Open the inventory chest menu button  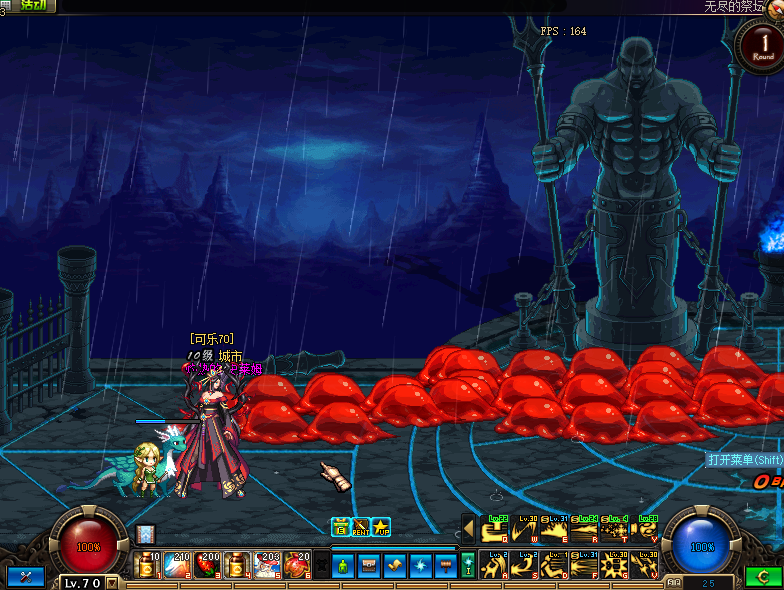[369, 565]
